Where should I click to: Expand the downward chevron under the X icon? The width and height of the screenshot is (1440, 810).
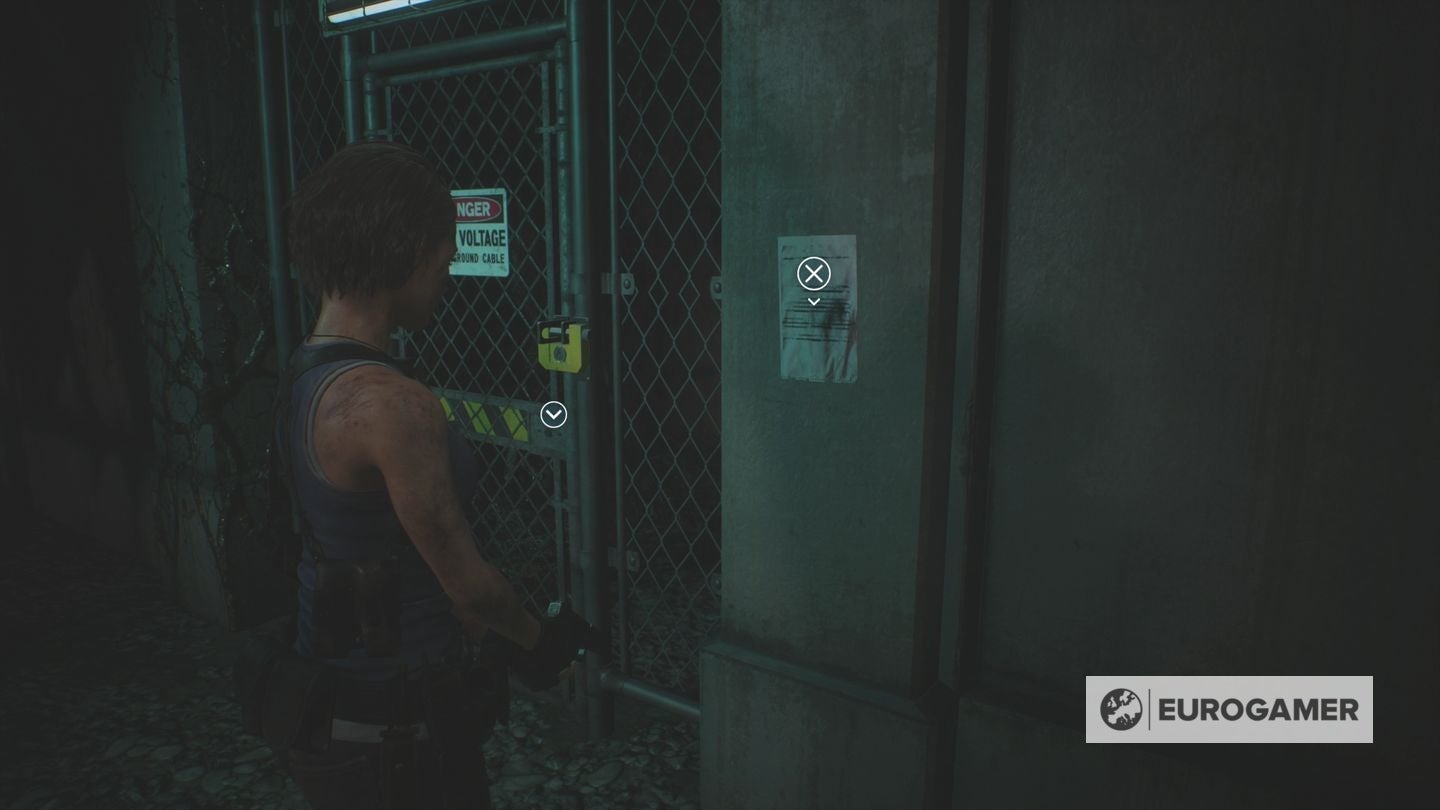click(x=814, y=300)
